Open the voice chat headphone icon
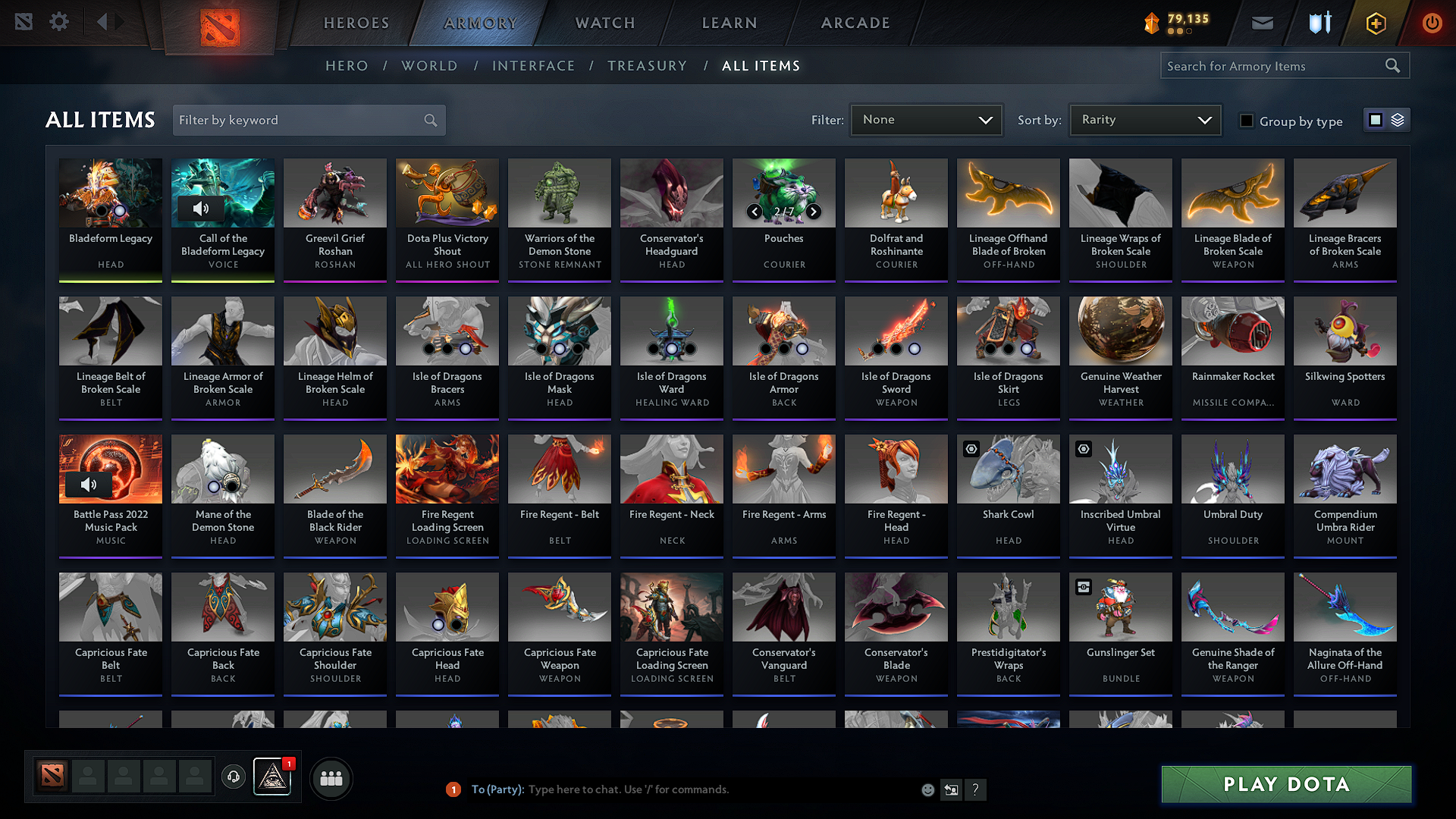The width and height of the screenshot is (1456, 819). (x=234, y=777)
